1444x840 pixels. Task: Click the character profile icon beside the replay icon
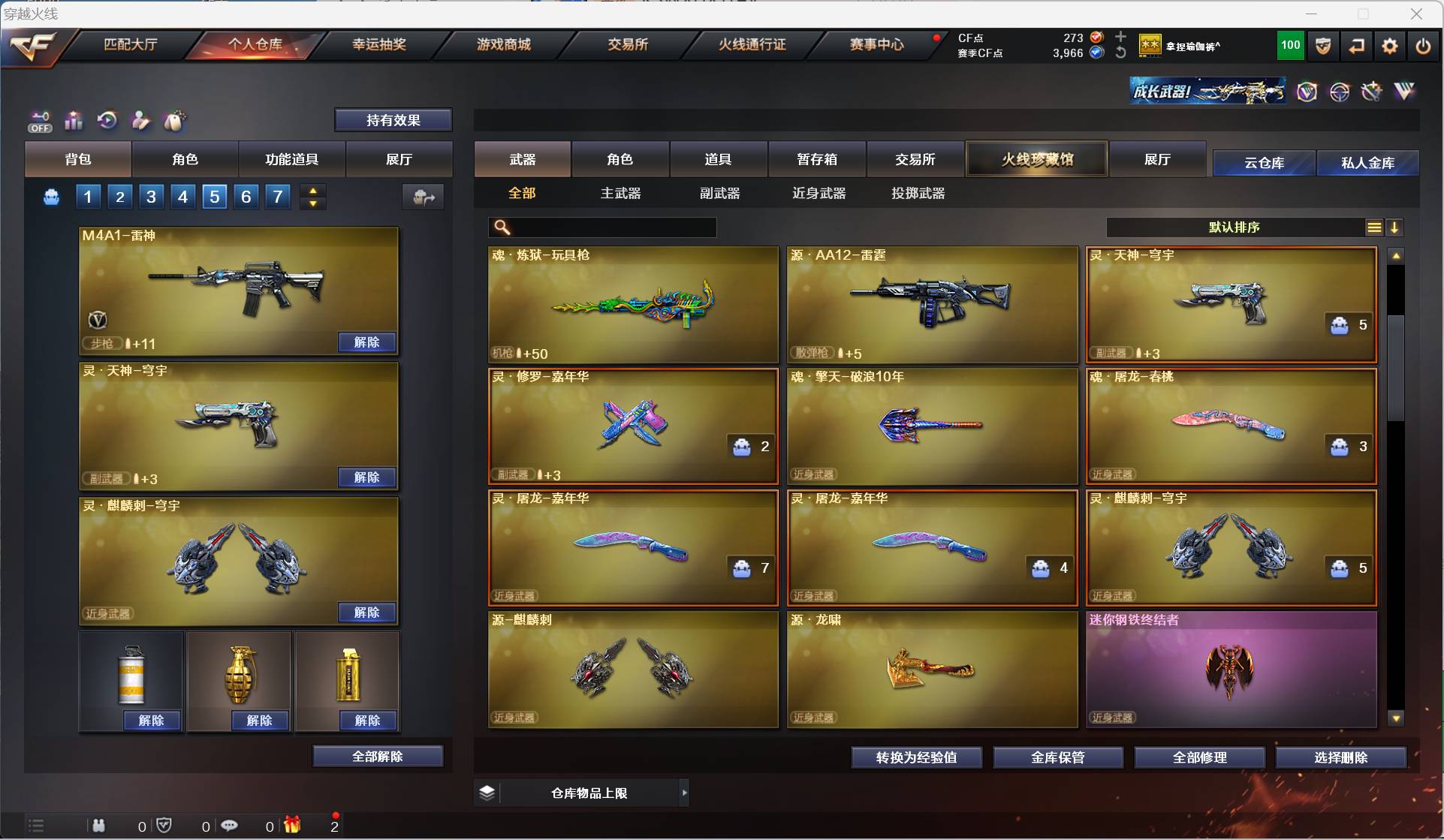click(x=140, y=121)
